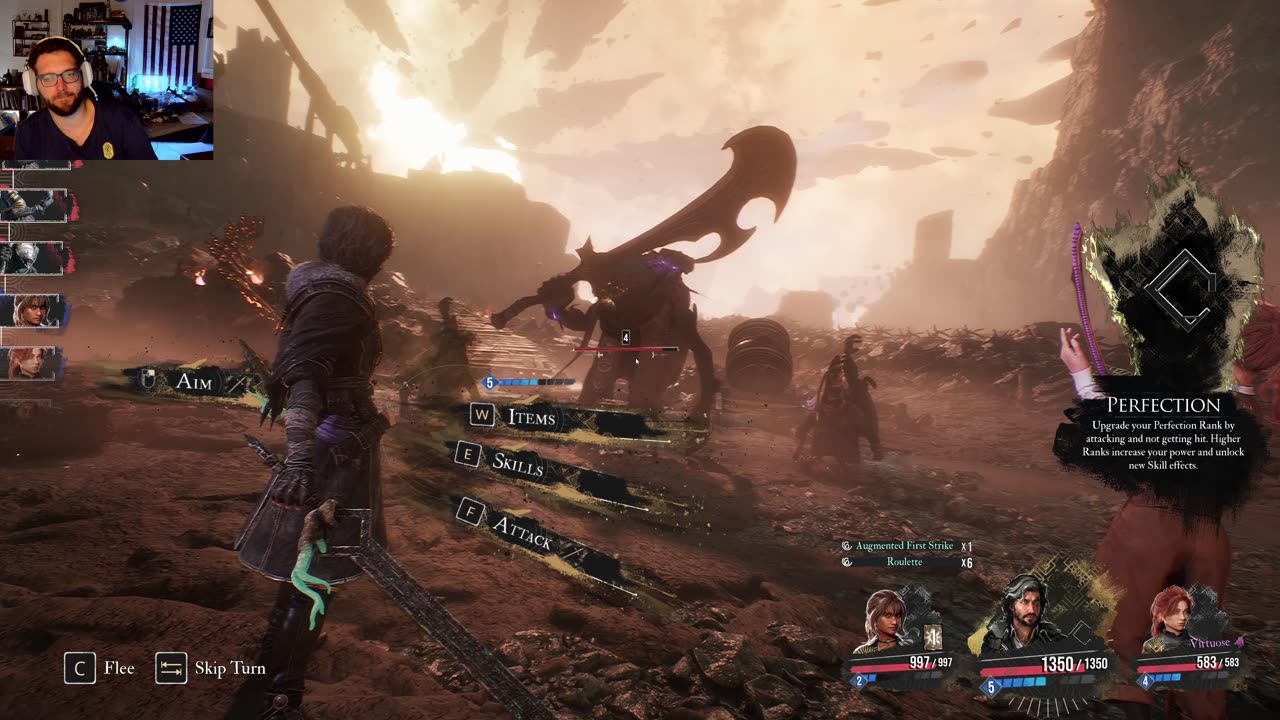Click the Perfection rank emblem

point(1180,288)
